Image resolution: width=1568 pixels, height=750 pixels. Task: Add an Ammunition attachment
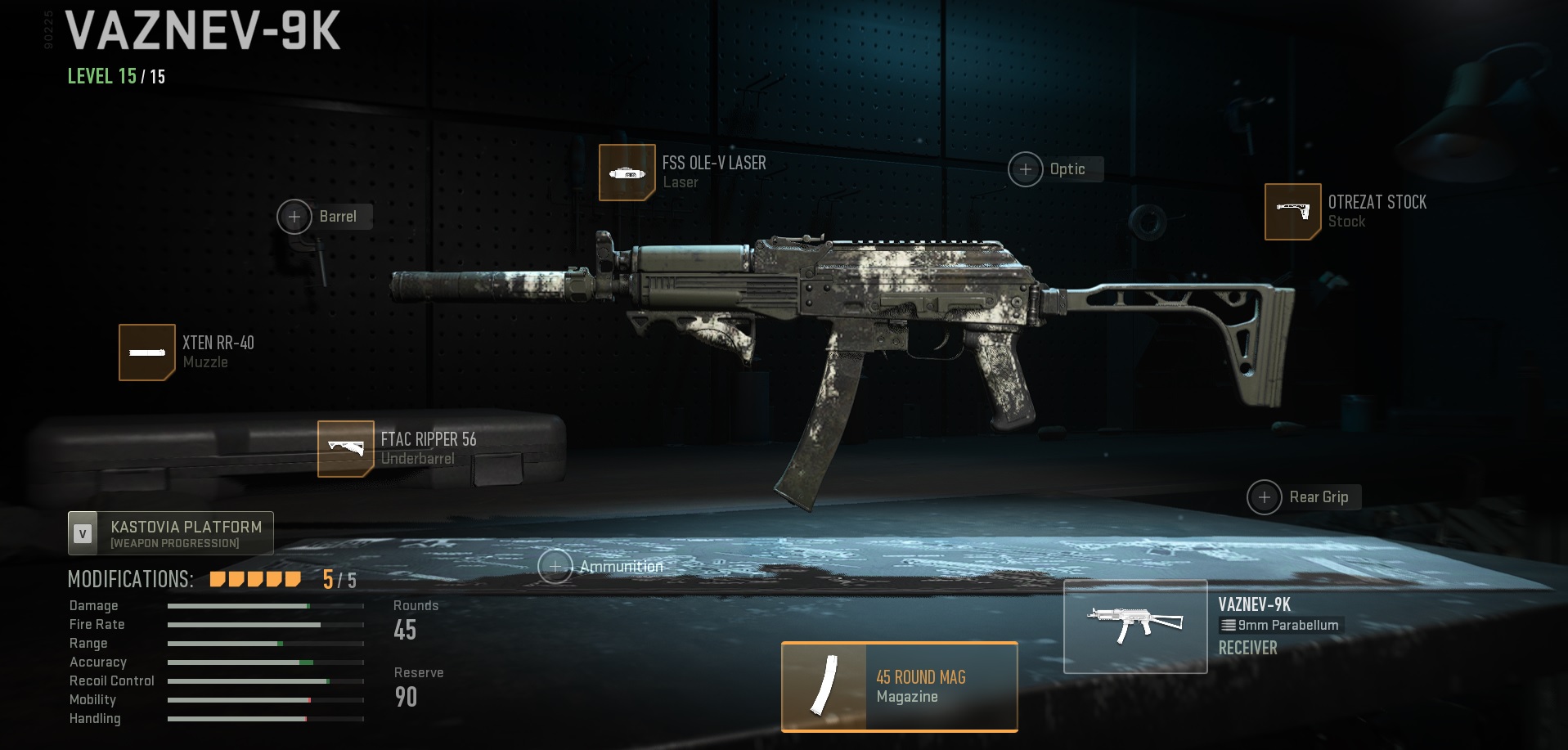[x=555, y=567]
